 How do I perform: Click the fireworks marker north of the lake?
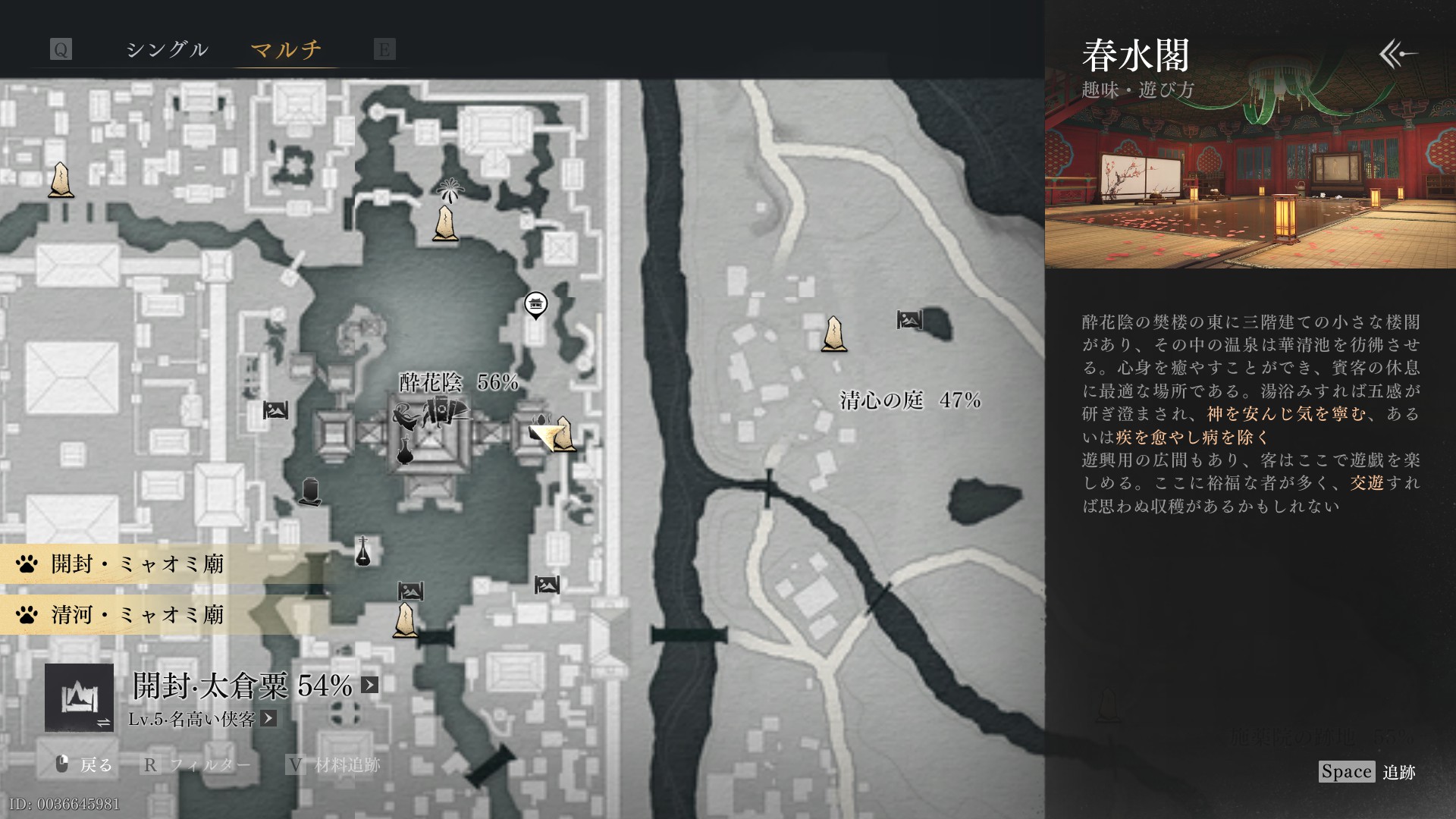click(449, 190)
